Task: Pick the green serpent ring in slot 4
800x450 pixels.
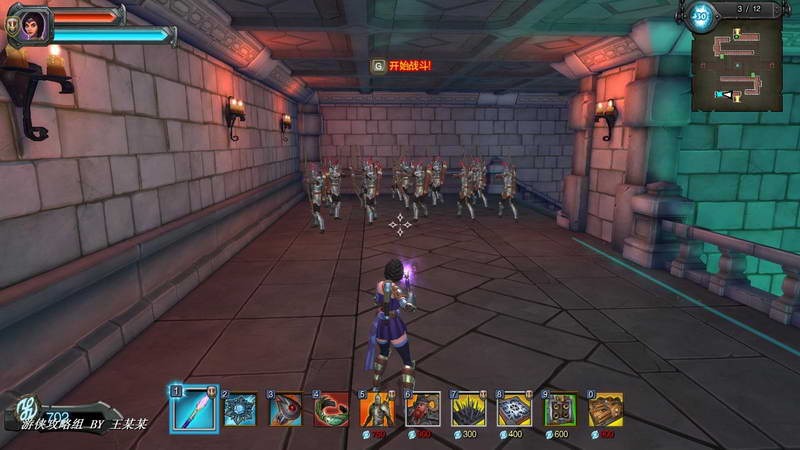Action: coord(331,409)
